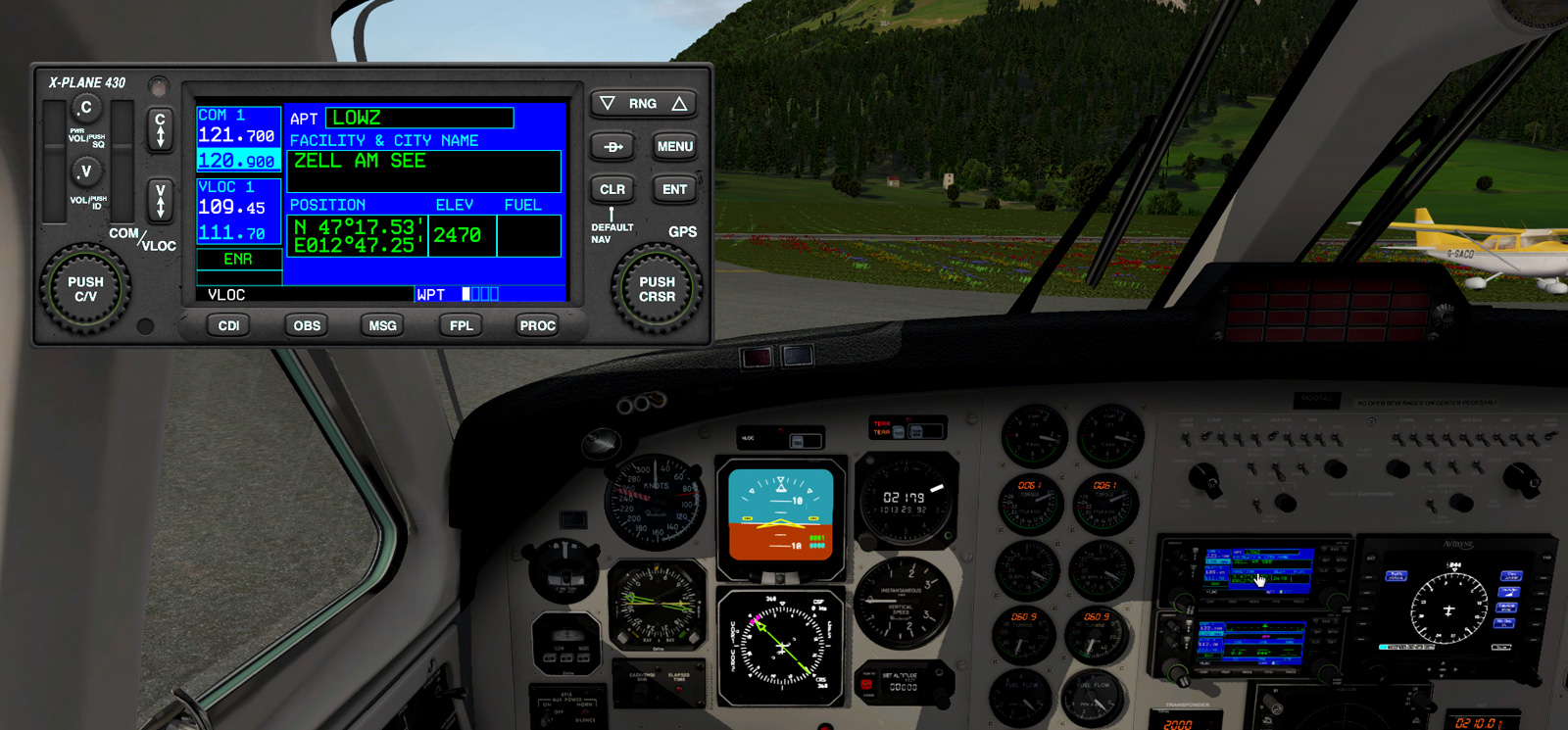Open the GPS MENU page
This screenshot has height=730, width=1568.
click(x=673, y=145)
